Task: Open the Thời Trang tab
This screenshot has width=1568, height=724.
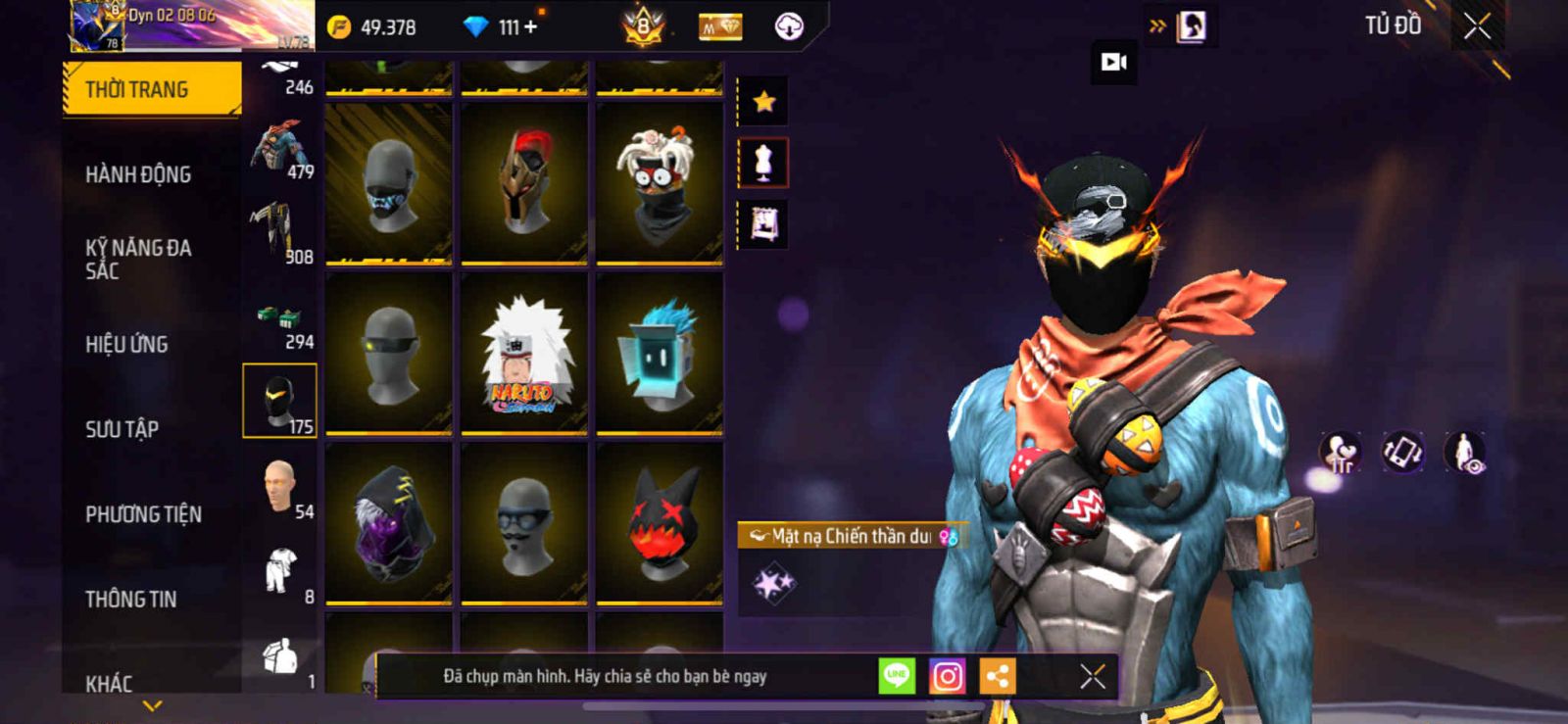Action: pyautogui.click(x=151, y=89)
